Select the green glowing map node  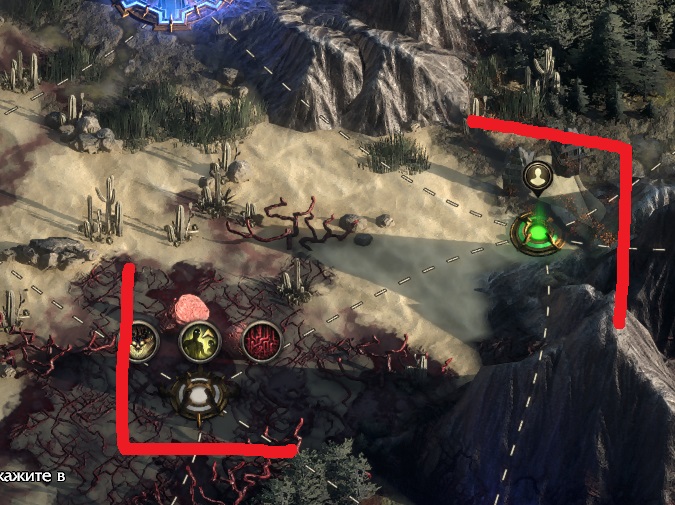pyautogui.click(x=539, y=234)
